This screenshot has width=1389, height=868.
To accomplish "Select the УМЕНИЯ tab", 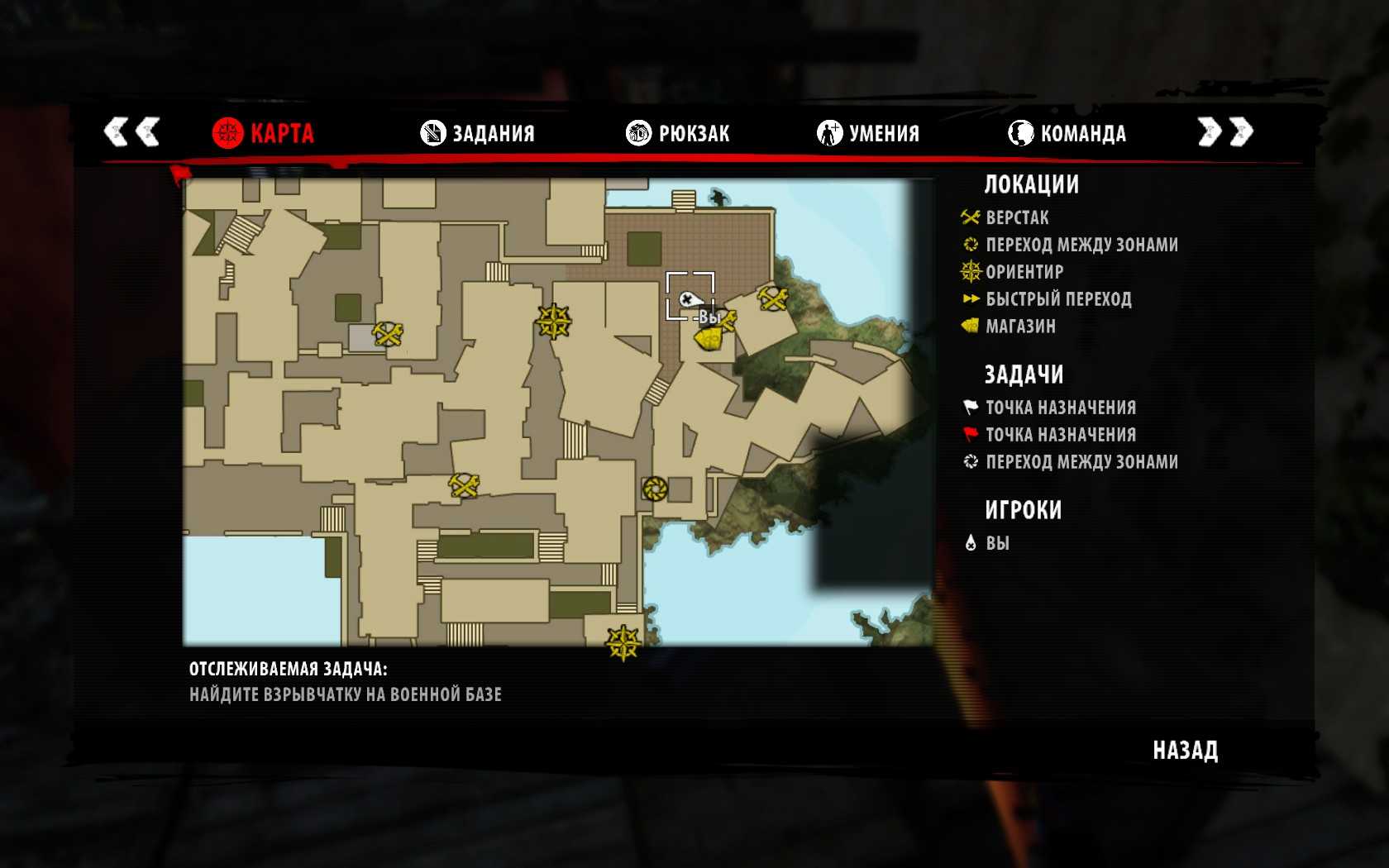I will (868, 133).
